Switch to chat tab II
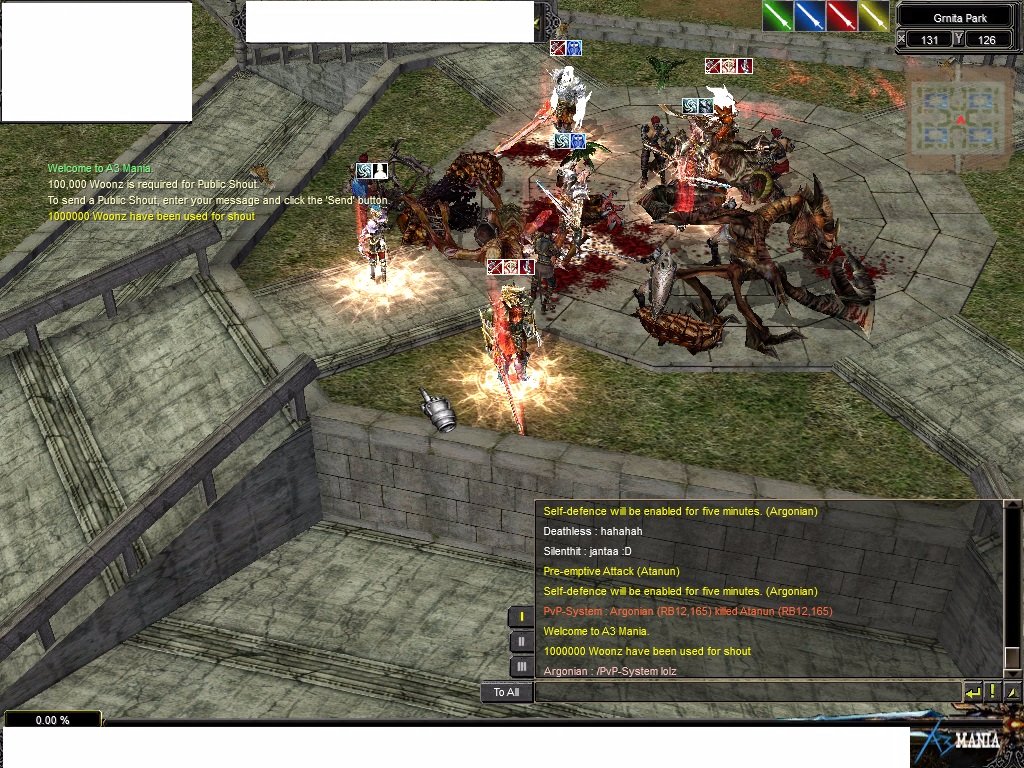The image size is (1024, 768). pos(521,642)
